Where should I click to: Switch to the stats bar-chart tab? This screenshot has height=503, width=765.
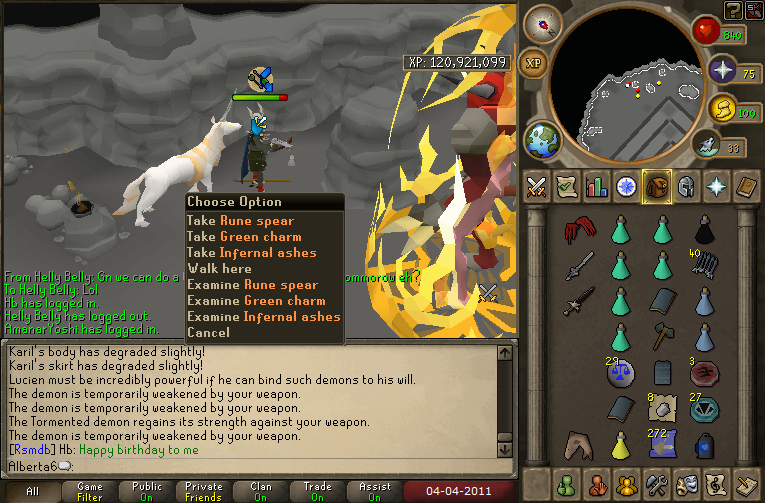pyautogui.click(x=597, y=186)
